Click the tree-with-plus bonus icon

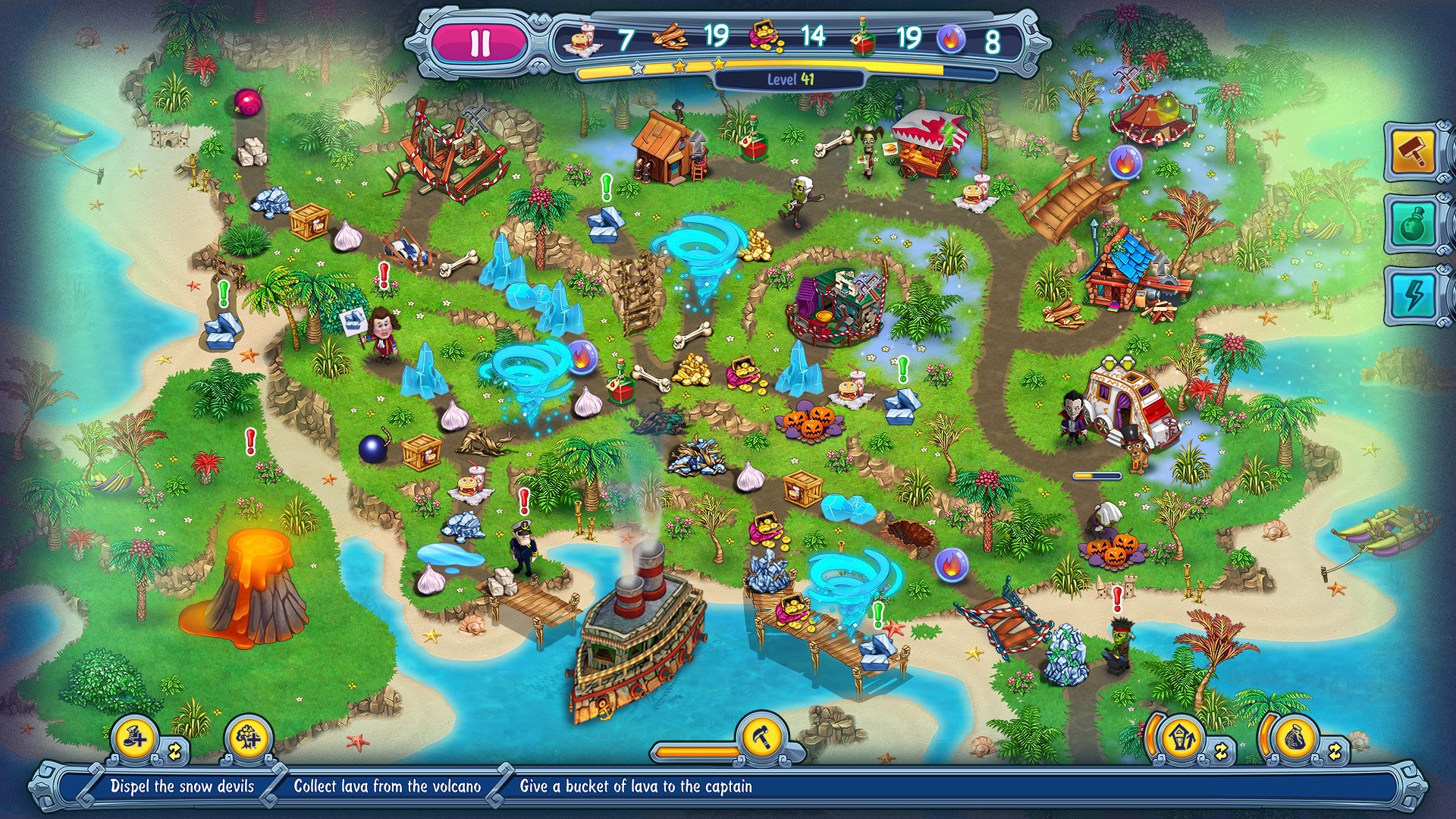(x=248, y=736)
